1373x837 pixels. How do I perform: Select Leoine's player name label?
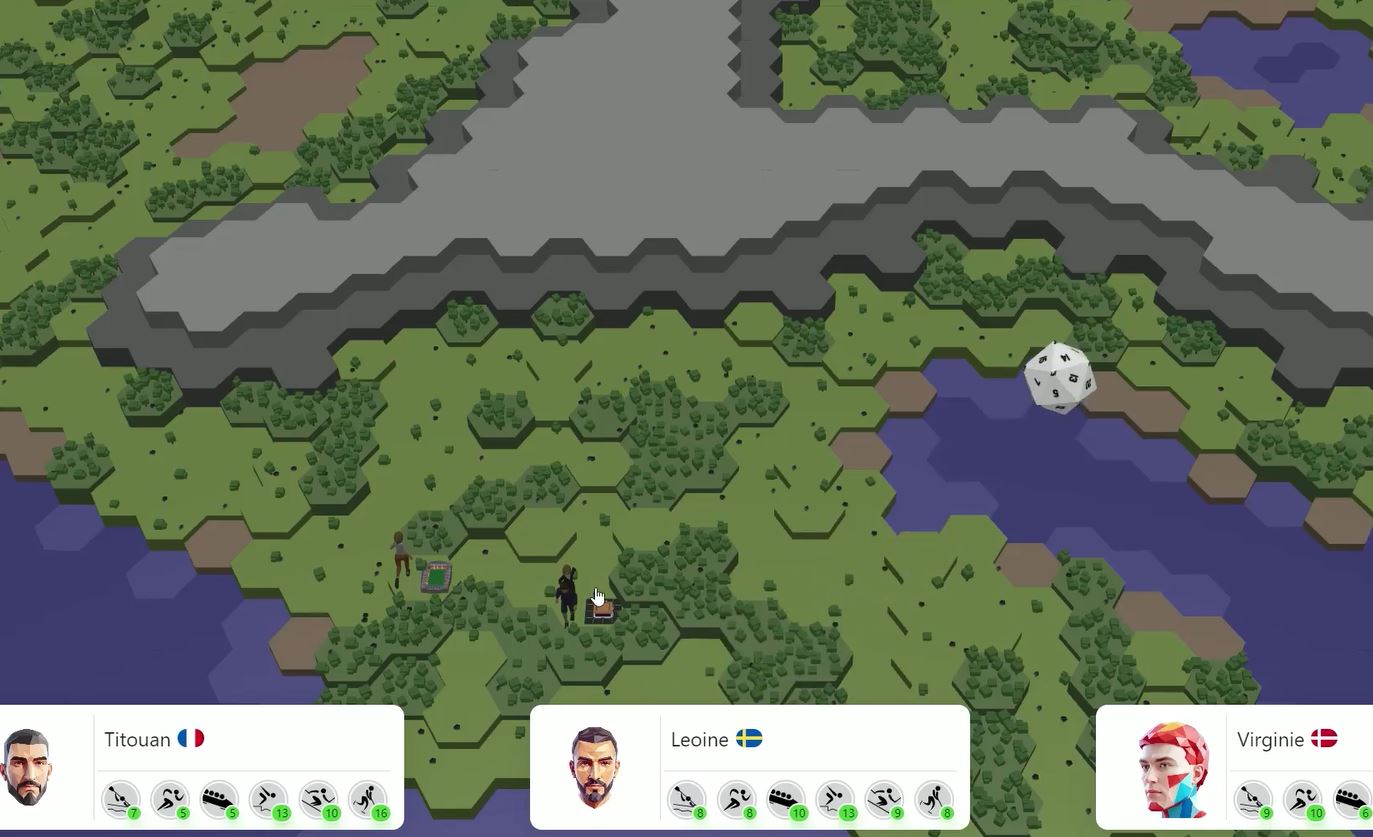[700, 740]
